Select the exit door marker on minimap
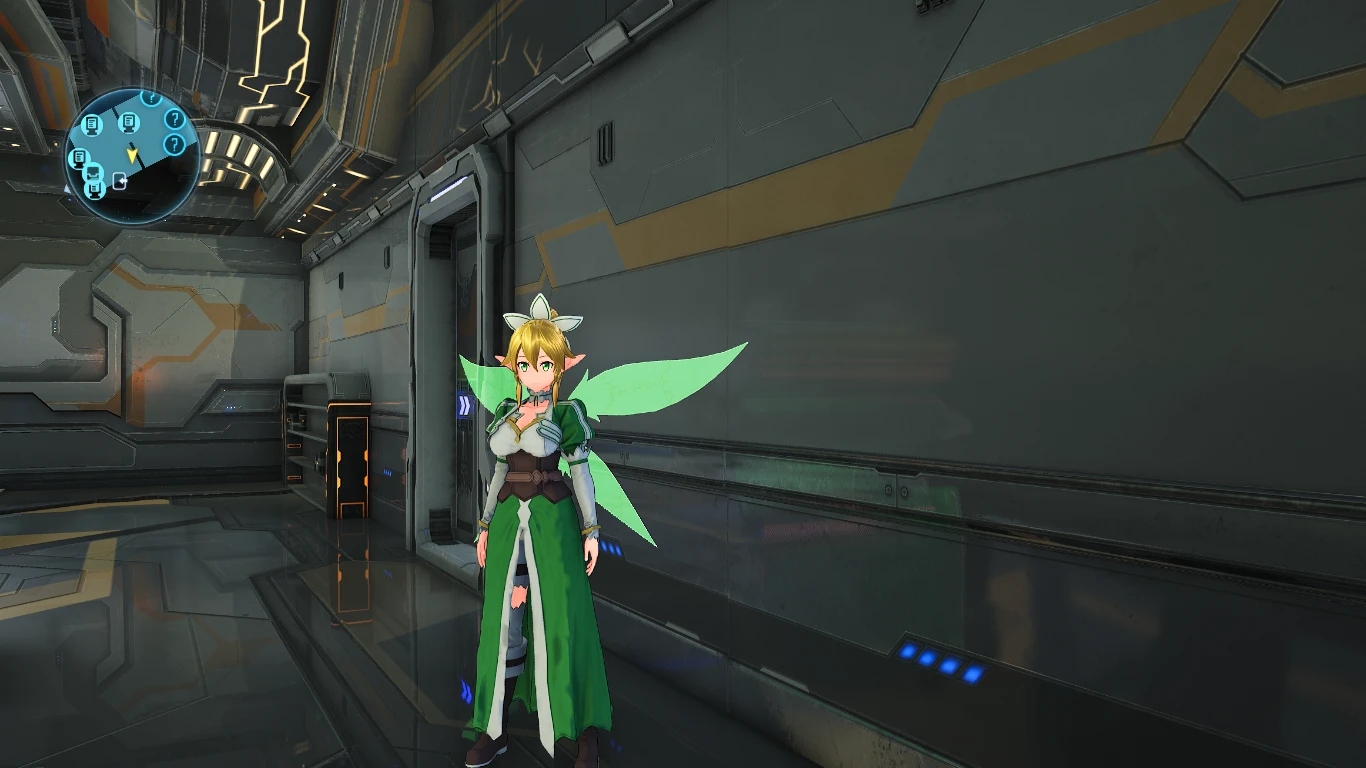 (119, 181)
